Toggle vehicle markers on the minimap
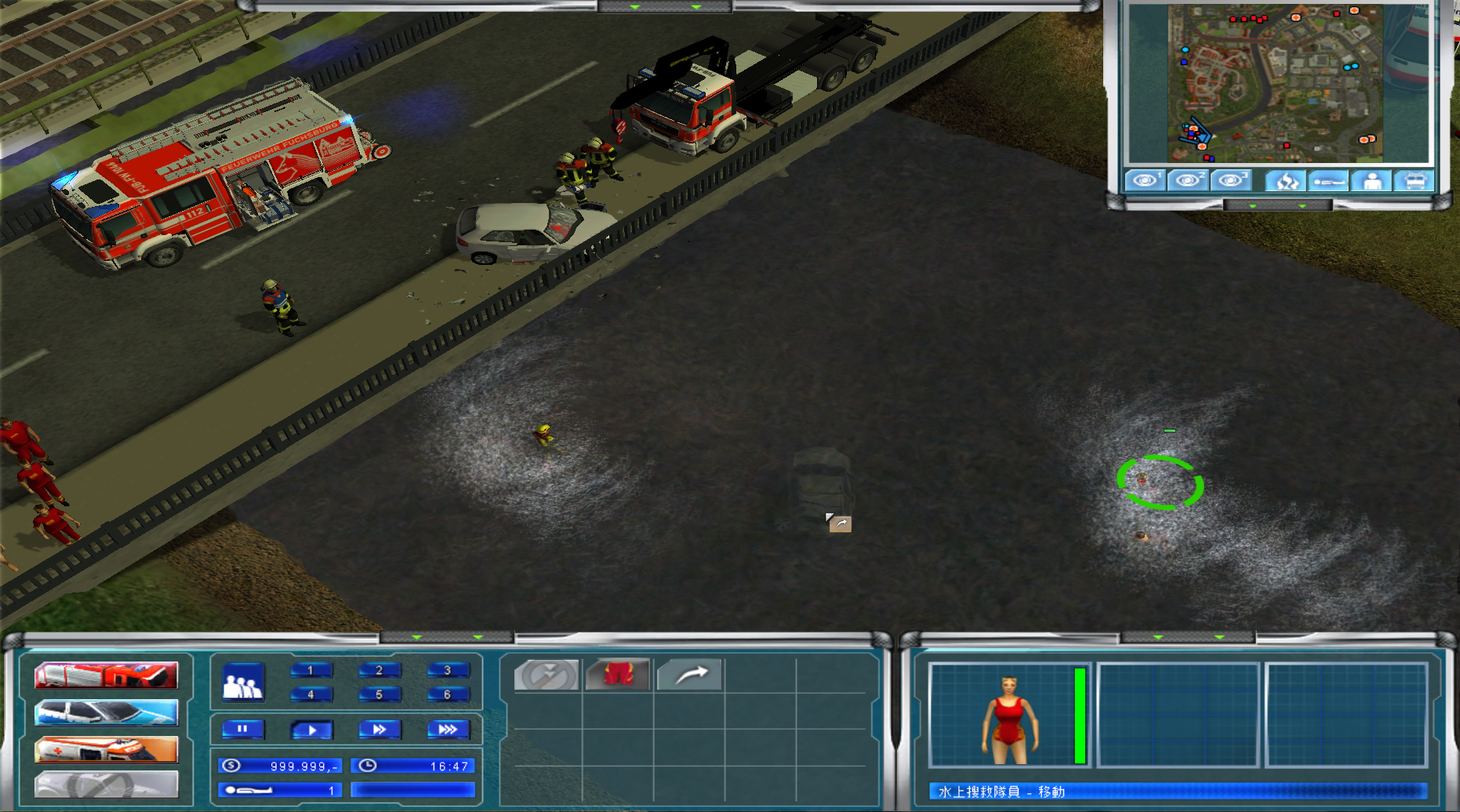Screen dimensions: 1460x812 [1415, 181]
